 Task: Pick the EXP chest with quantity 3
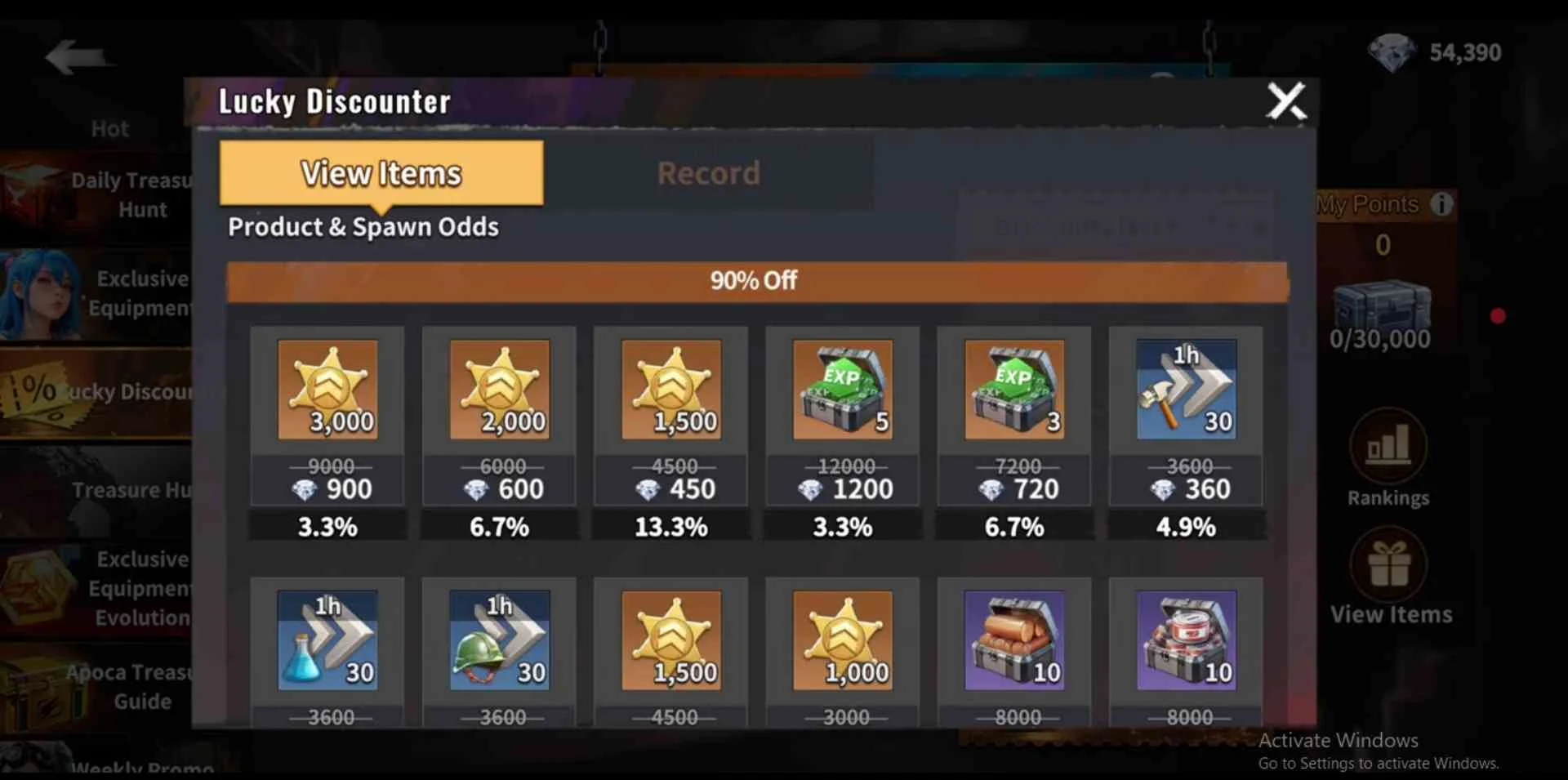(x=1013, y=390)
